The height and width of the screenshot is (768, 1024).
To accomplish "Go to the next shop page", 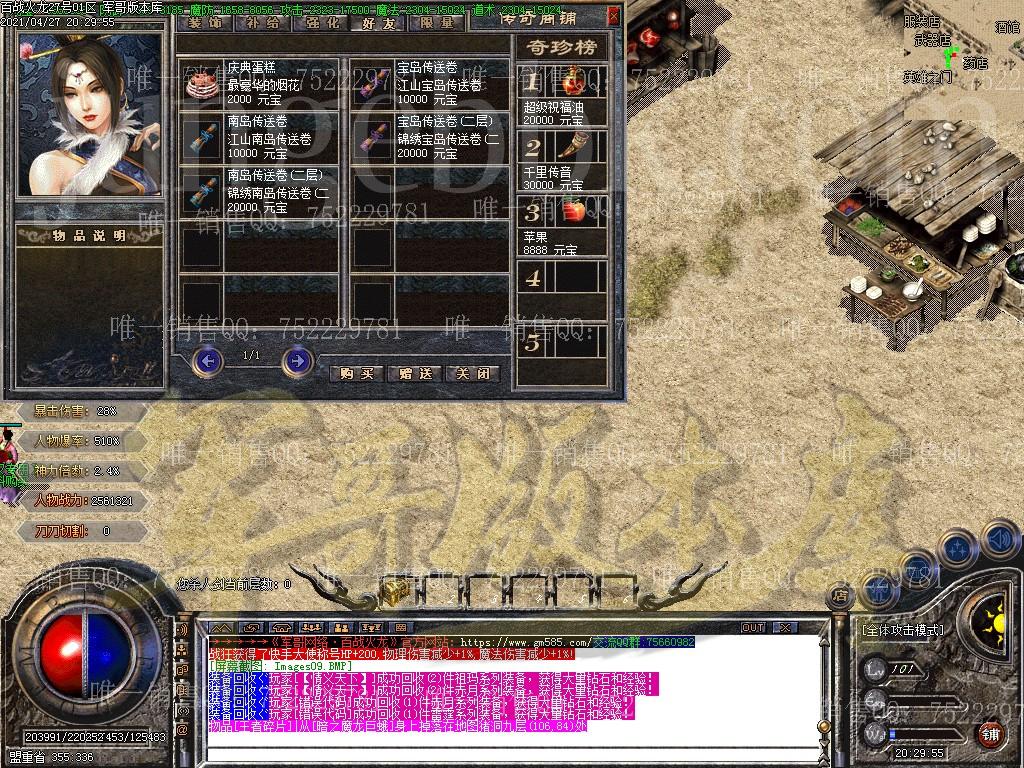I will (297, 361).
